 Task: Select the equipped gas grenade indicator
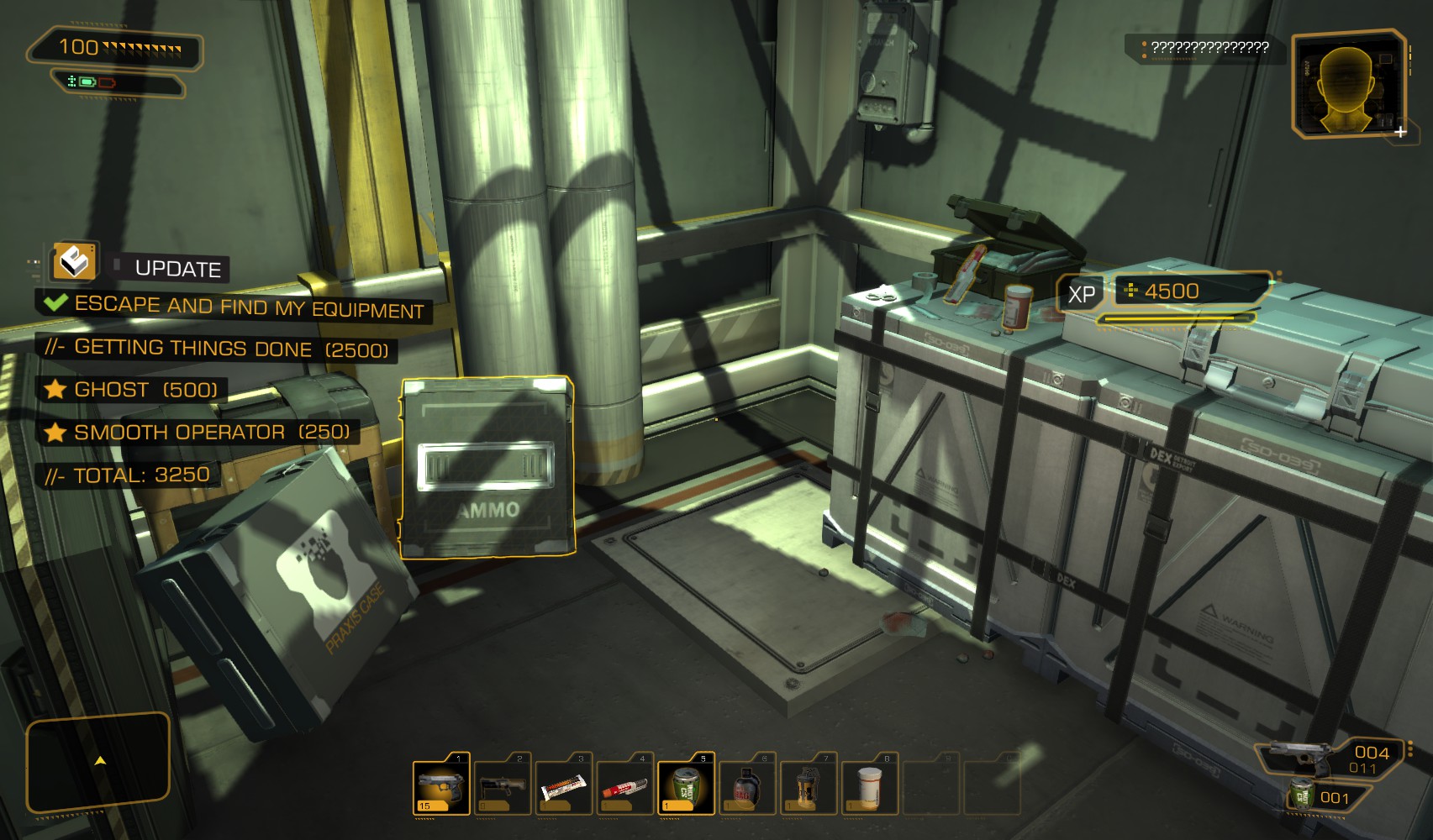click(x=1302, y=795)
